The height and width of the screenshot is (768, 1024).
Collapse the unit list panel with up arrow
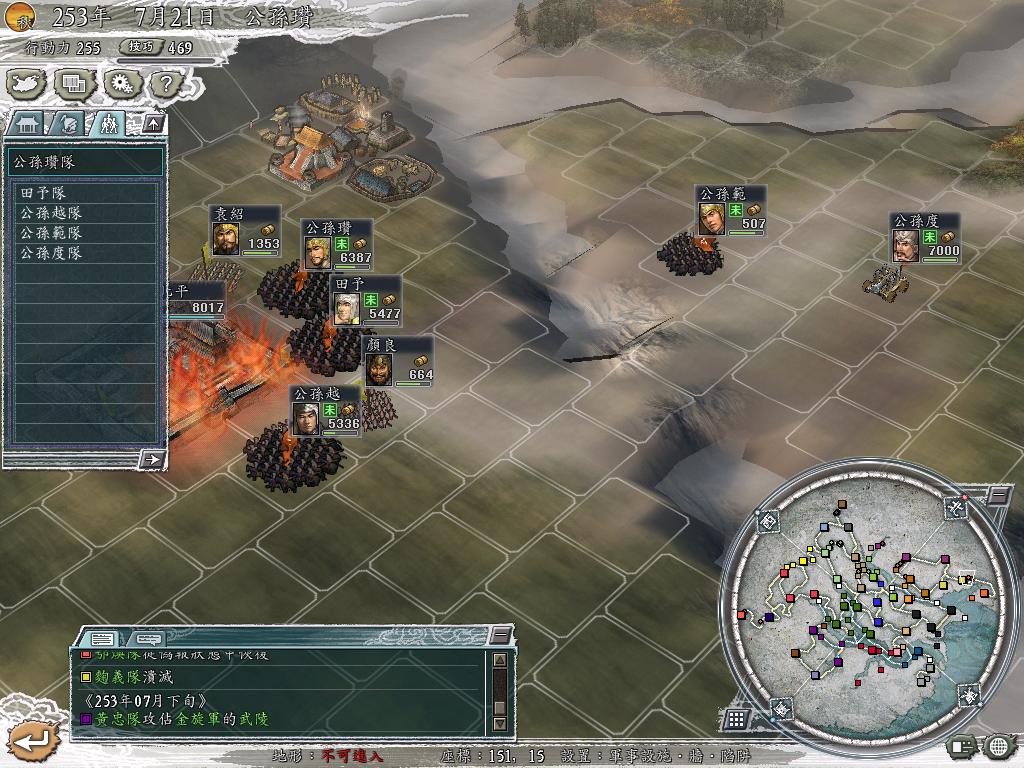point(153,124)
